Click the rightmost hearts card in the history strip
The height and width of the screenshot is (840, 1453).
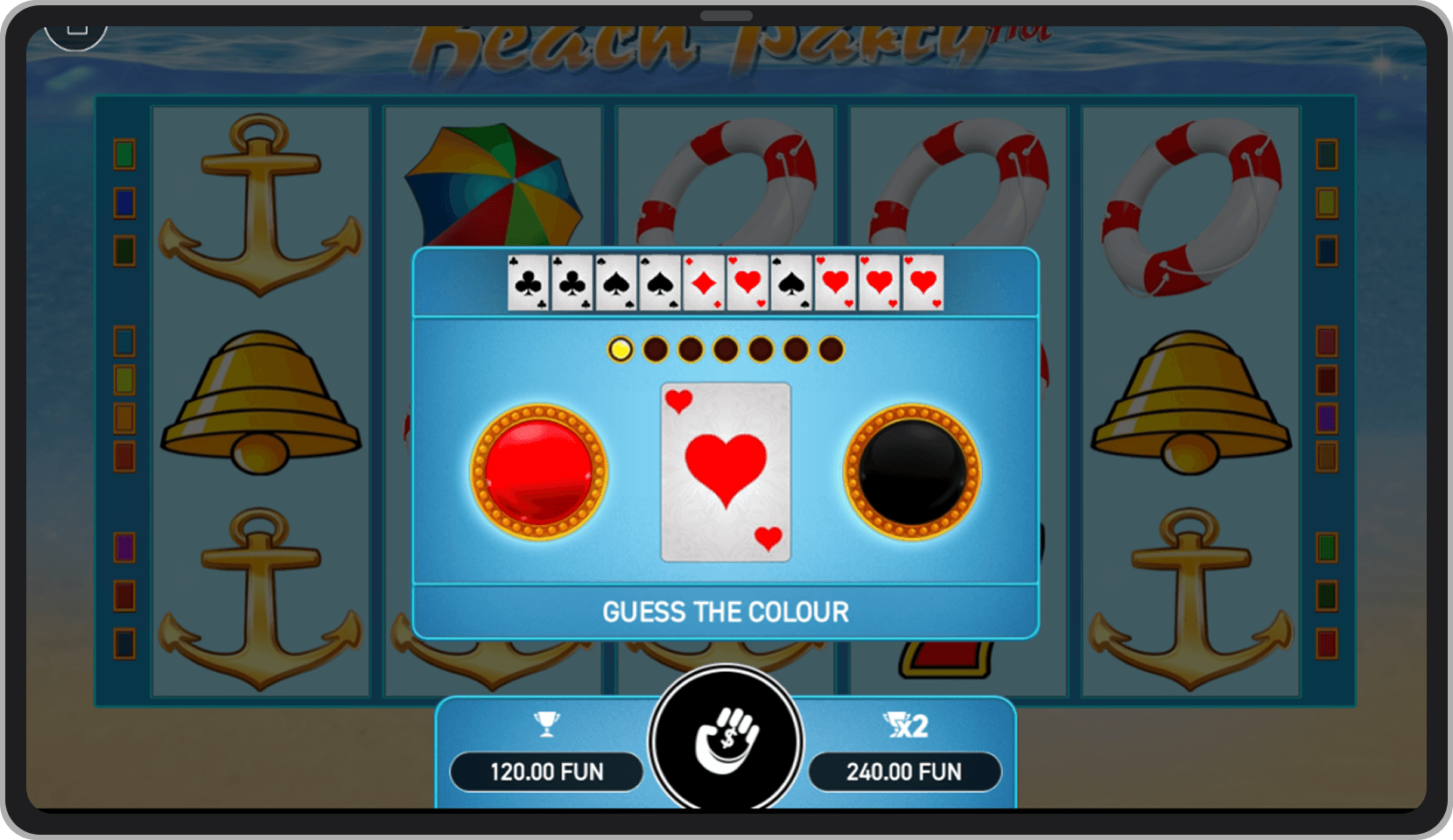922,282
